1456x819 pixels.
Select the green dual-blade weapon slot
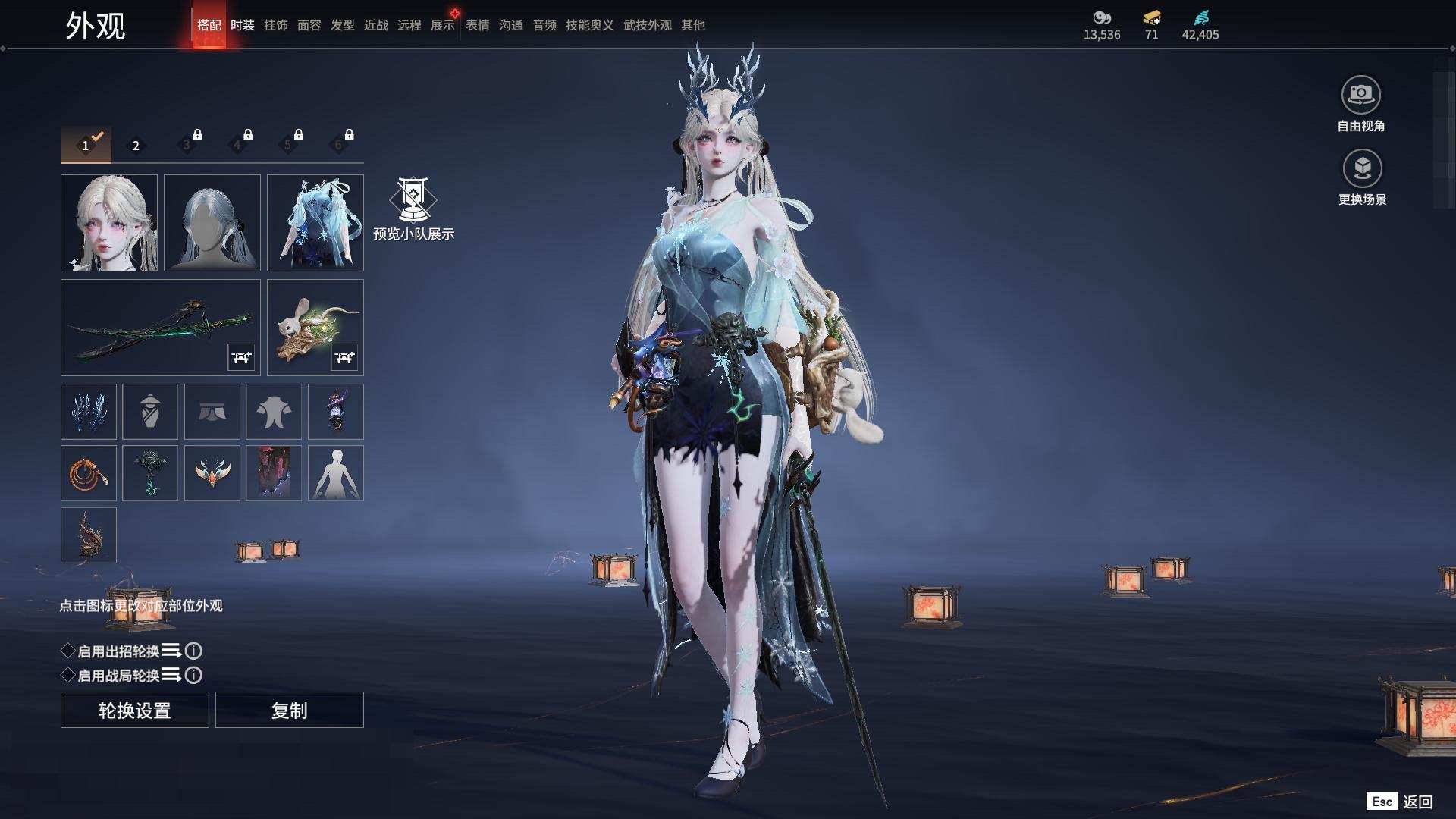pos(160,328)
